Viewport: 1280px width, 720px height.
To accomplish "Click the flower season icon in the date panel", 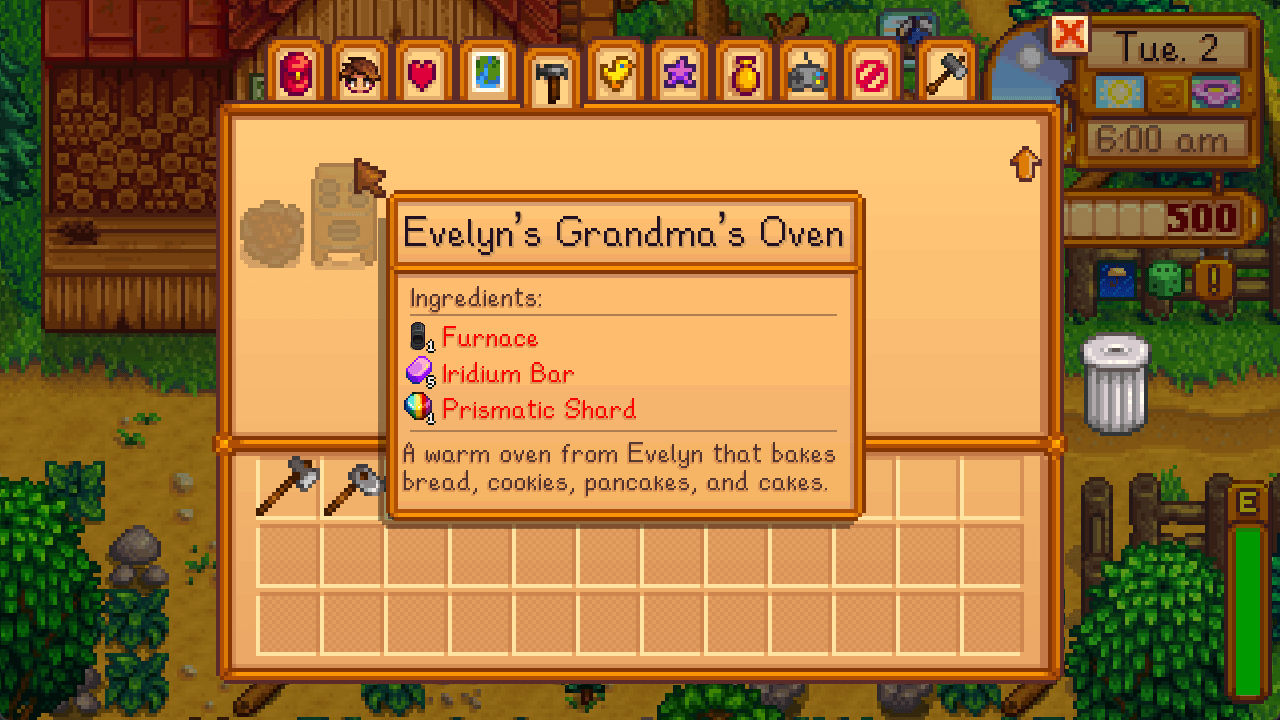I will point(1215,92).
